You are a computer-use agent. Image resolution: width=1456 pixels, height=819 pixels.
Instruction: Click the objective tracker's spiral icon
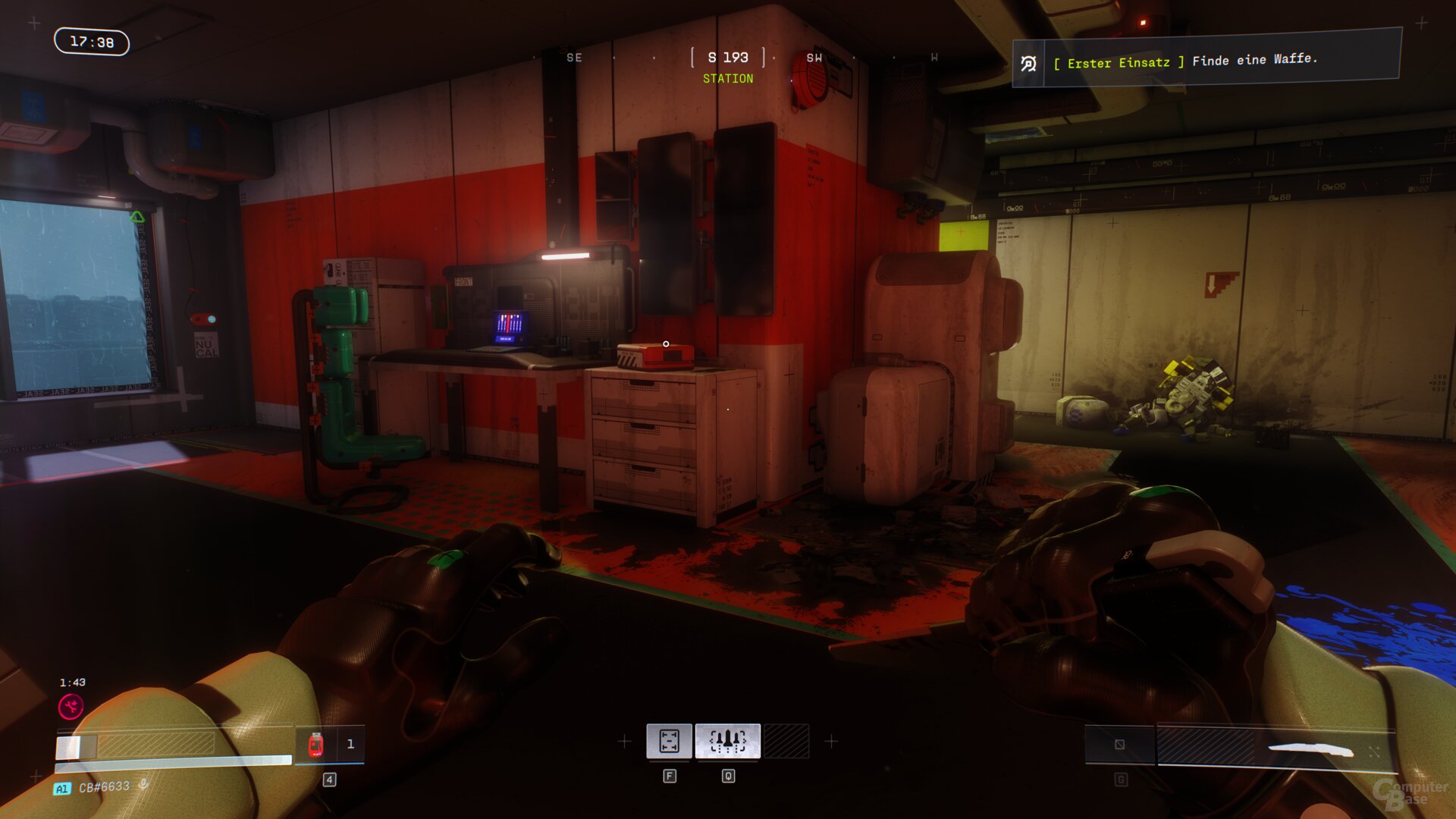[x=1028, y=64]
